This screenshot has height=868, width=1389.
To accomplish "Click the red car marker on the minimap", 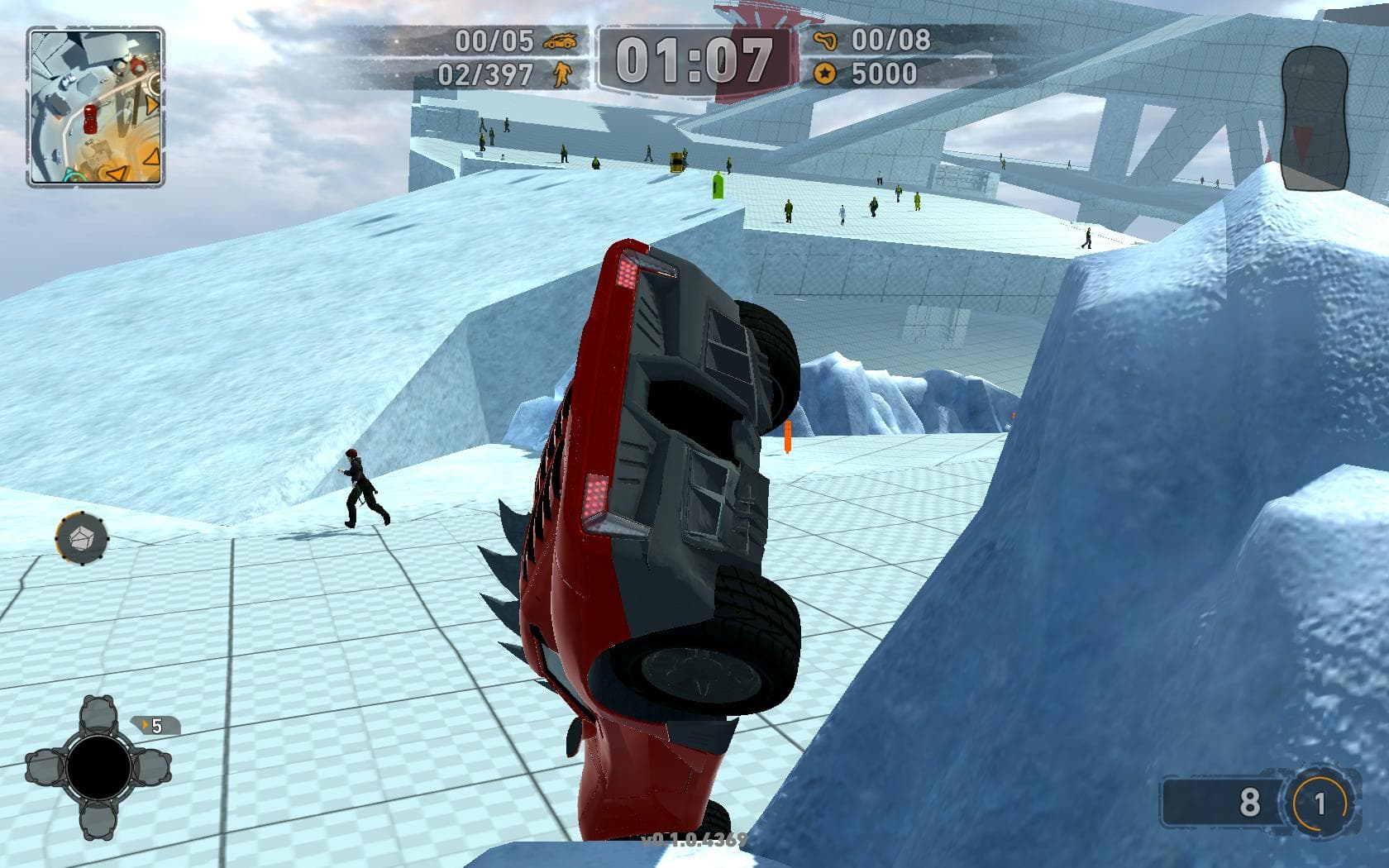I will point(90,119).
